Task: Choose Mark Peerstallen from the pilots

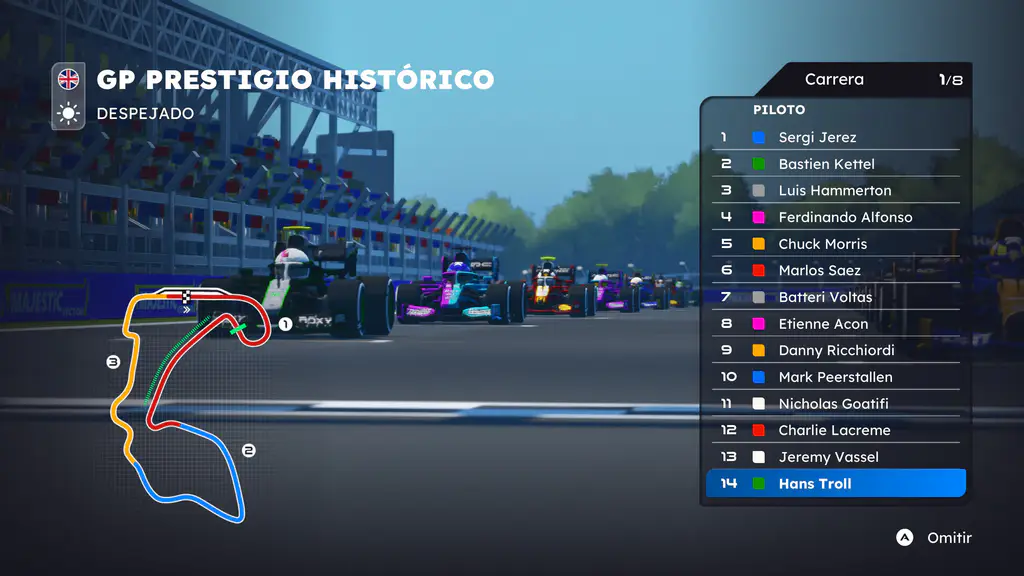Action: (x=835, y=377)
